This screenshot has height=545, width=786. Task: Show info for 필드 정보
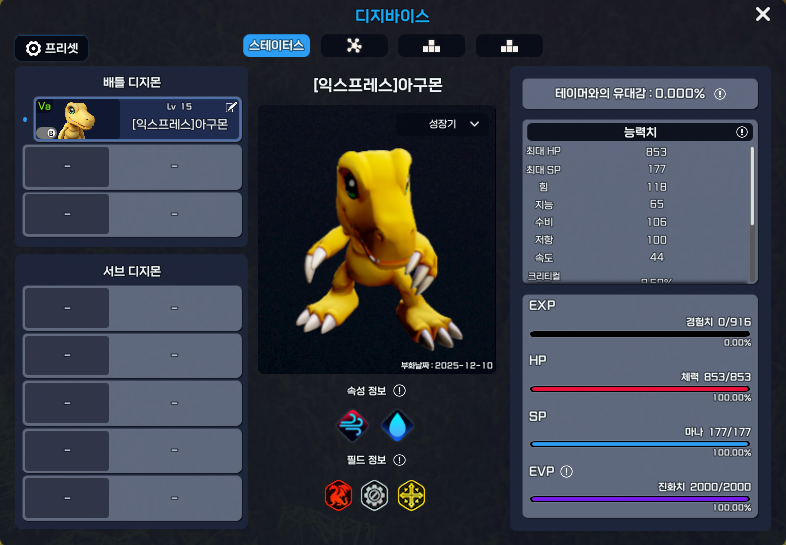coord(399,460)
